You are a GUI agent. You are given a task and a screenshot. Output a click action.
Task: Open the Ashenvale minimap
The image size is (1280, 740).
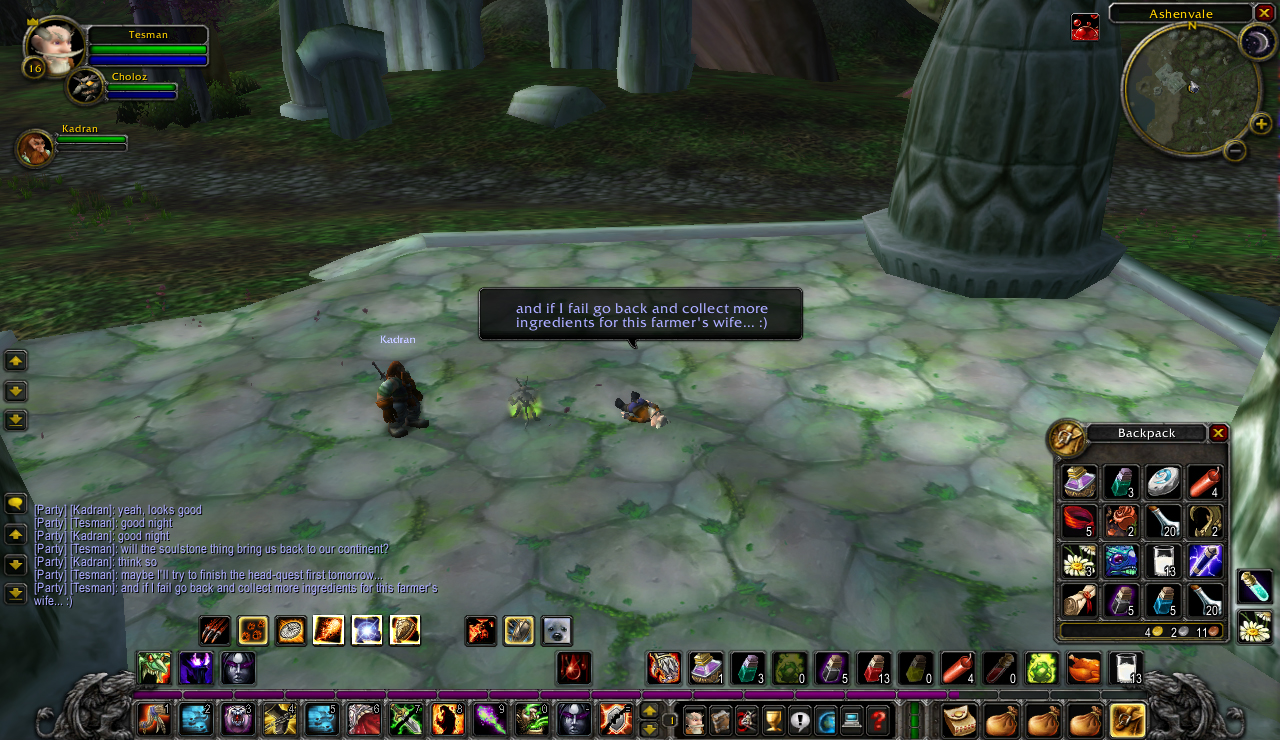pos(1190,88)
